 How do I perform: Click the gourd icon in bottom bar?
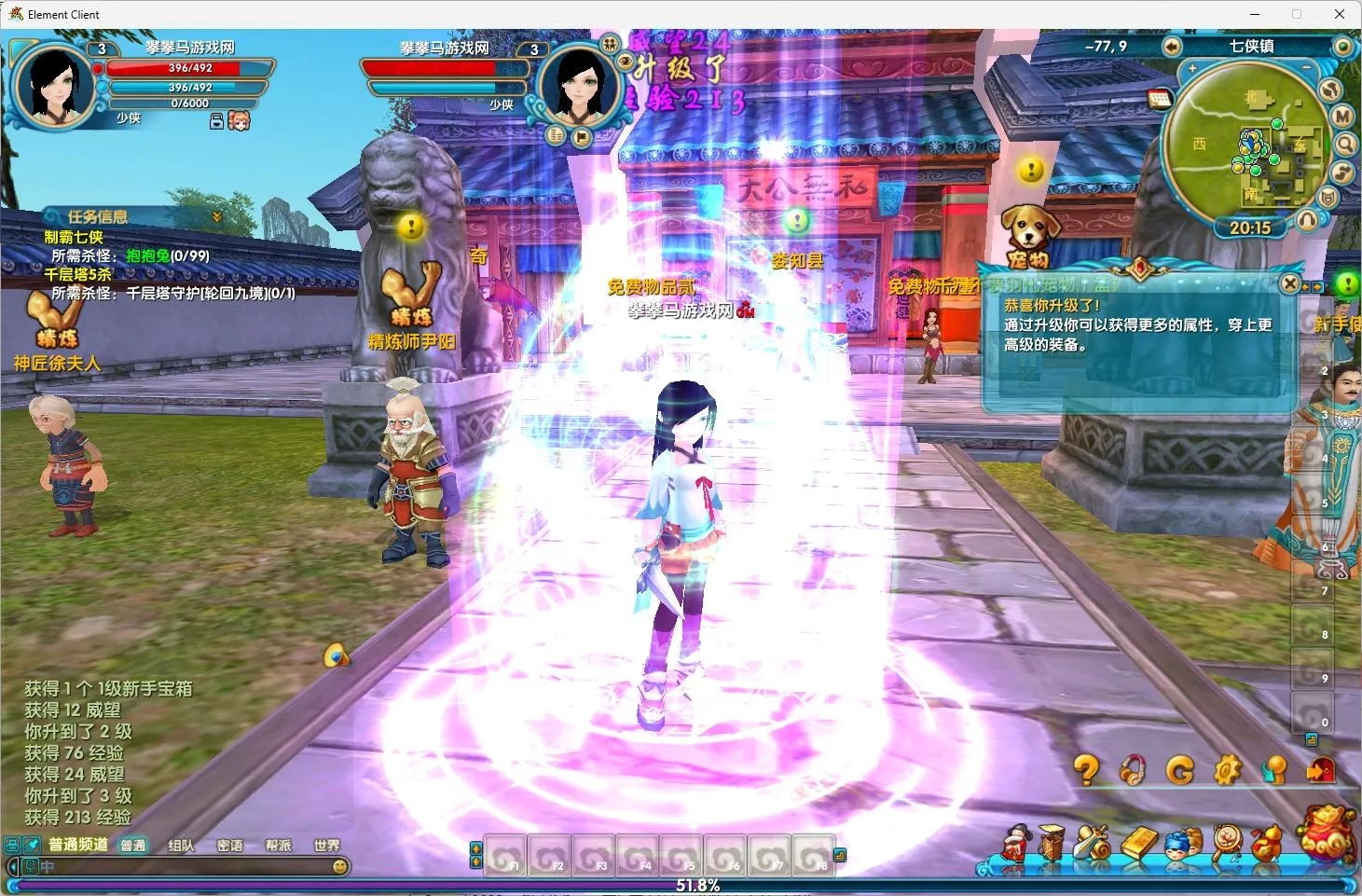(1266, 843)
